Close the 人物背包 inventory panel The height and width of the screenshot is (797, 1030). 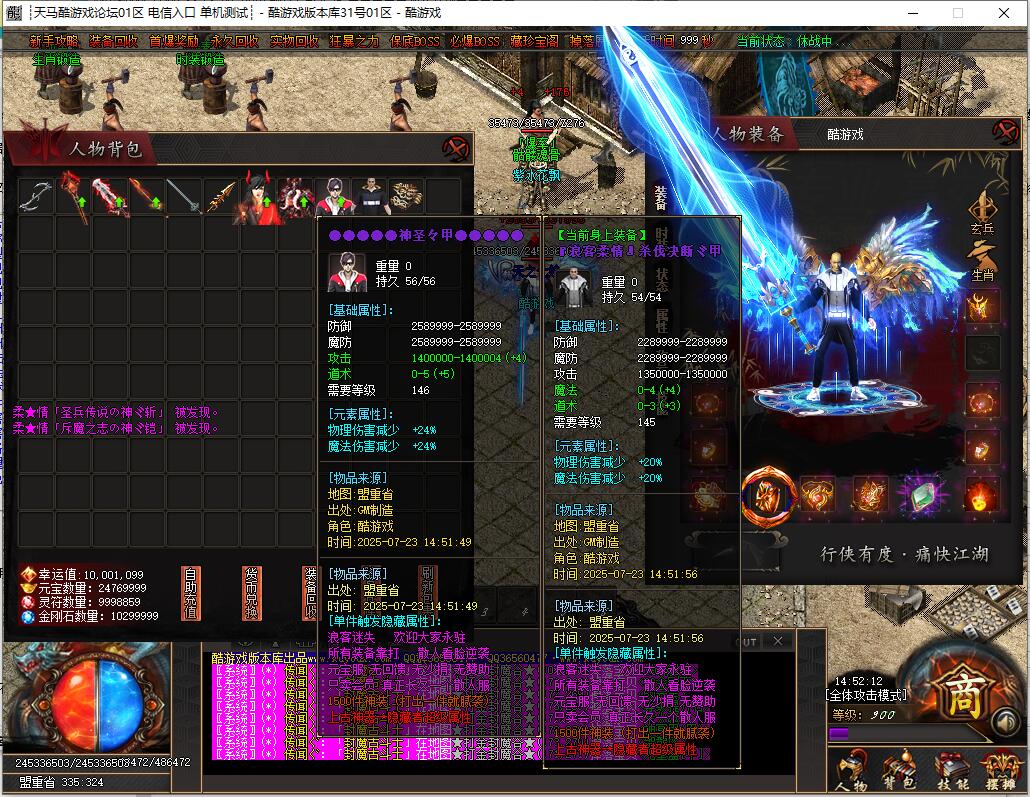coord(456,149)
